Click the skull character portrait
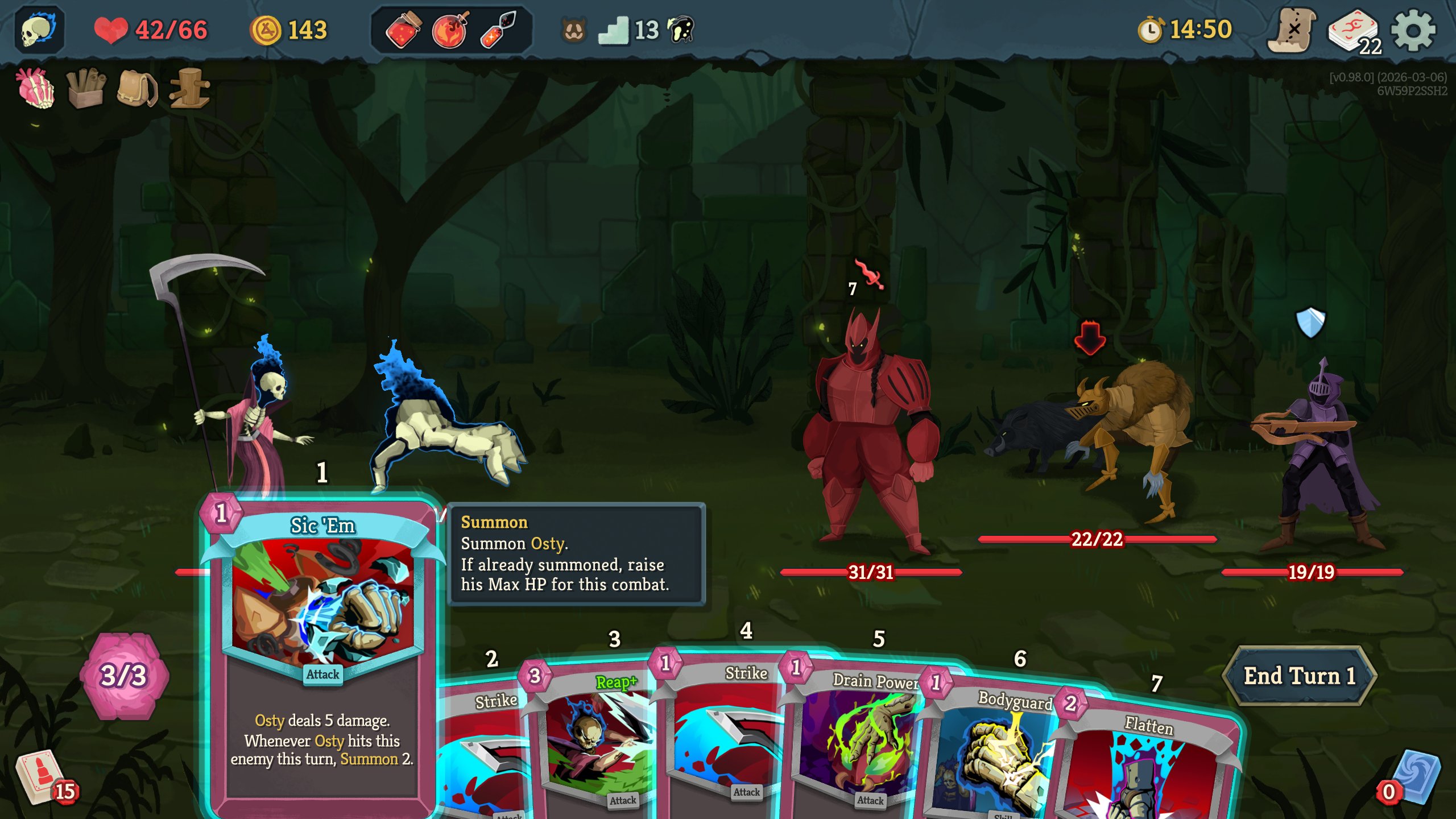 (x=39, y=30)
